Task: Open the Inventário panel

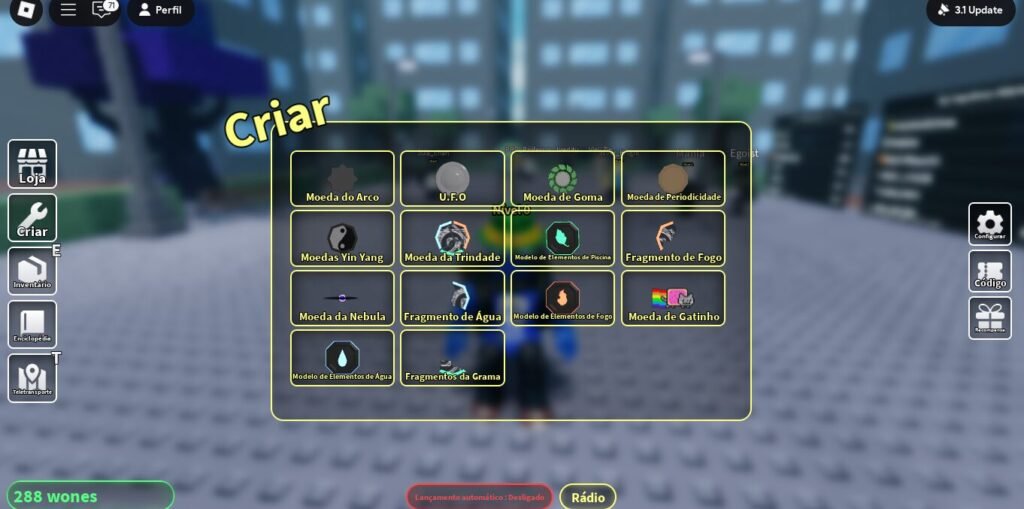Action: click(32, 271)
